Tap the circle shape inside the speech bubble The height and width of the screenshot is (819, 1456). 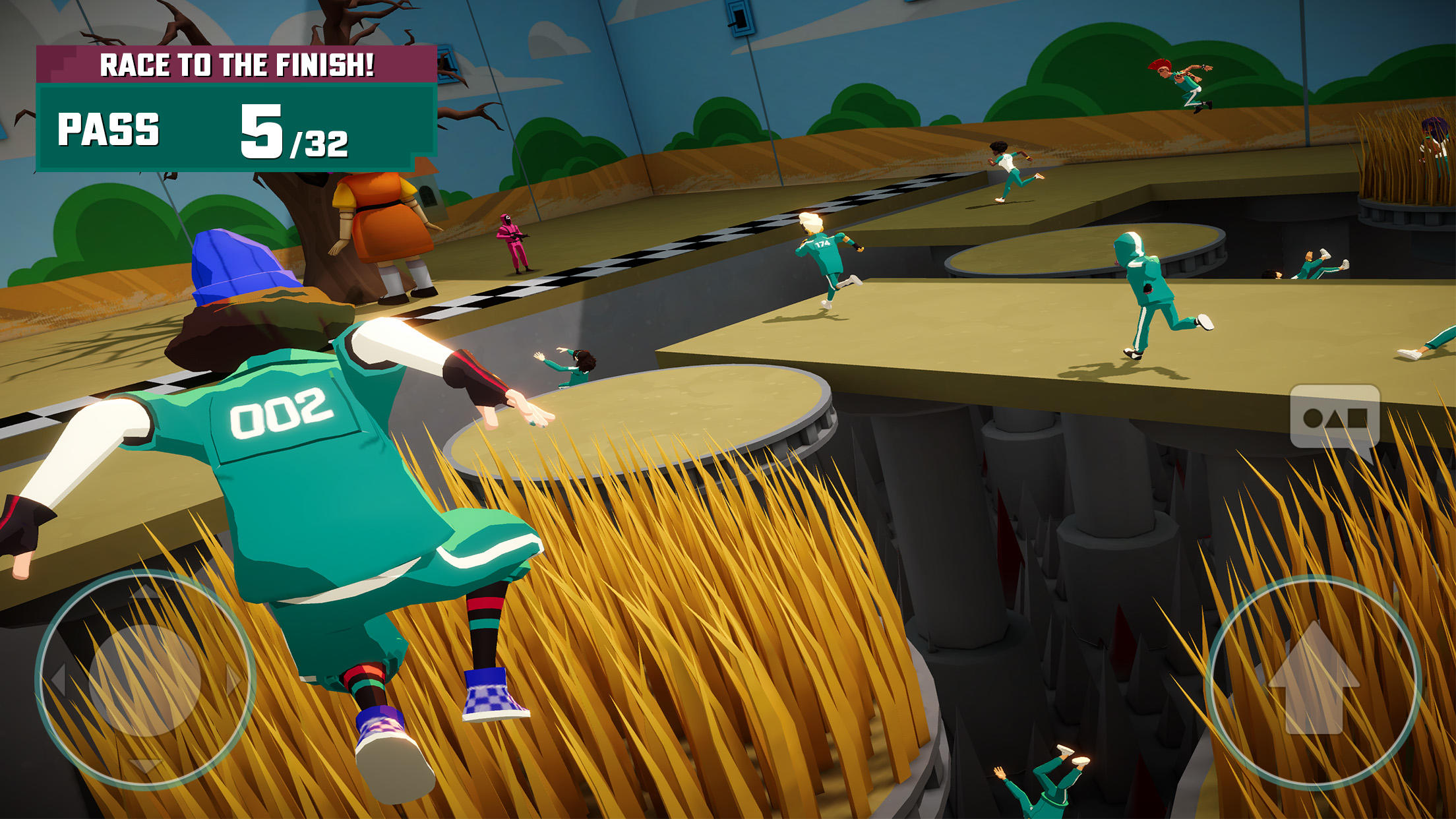tap(1313, 417)
